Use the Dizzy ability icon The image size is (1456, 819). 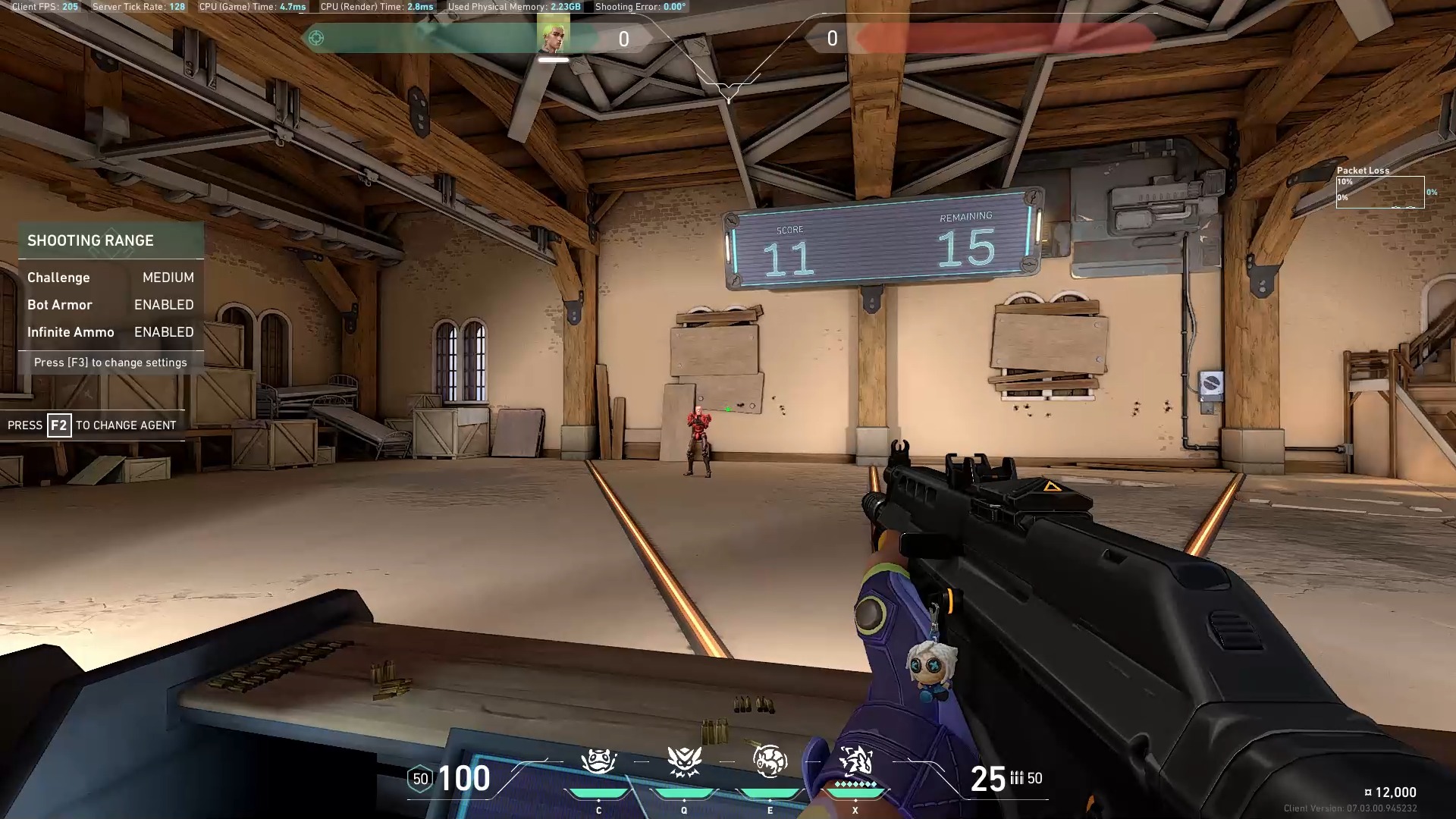coord(770,762)
